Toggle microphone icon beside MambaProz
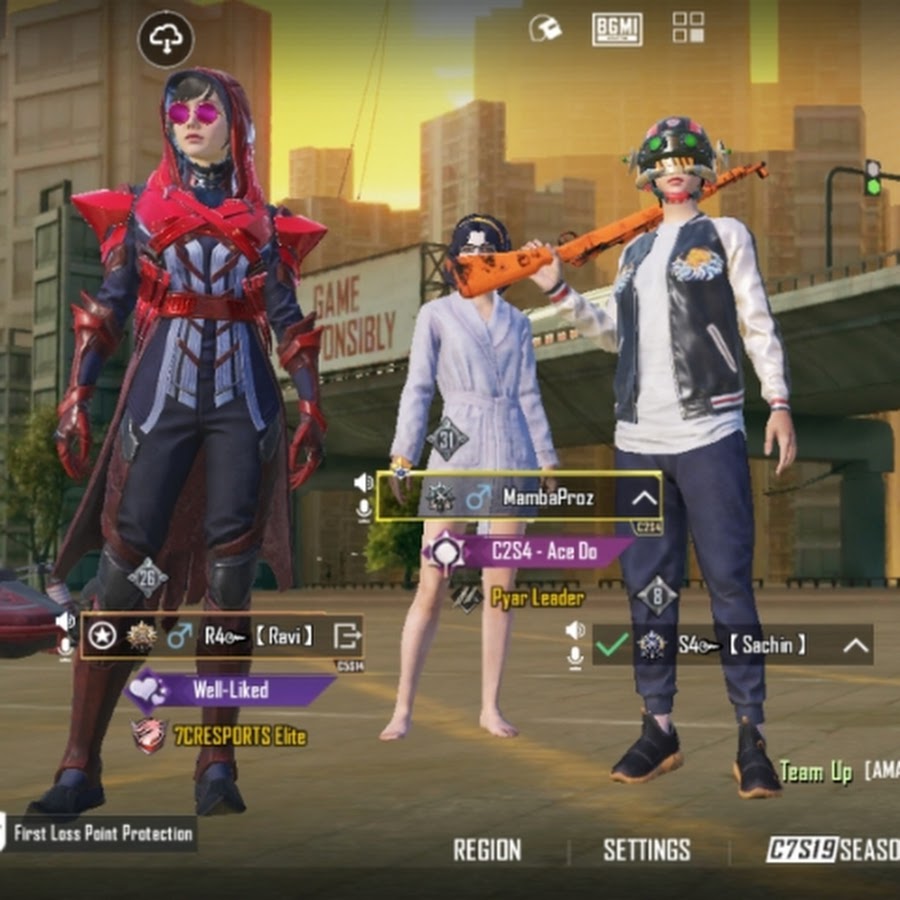 click(x=364, y=510)
